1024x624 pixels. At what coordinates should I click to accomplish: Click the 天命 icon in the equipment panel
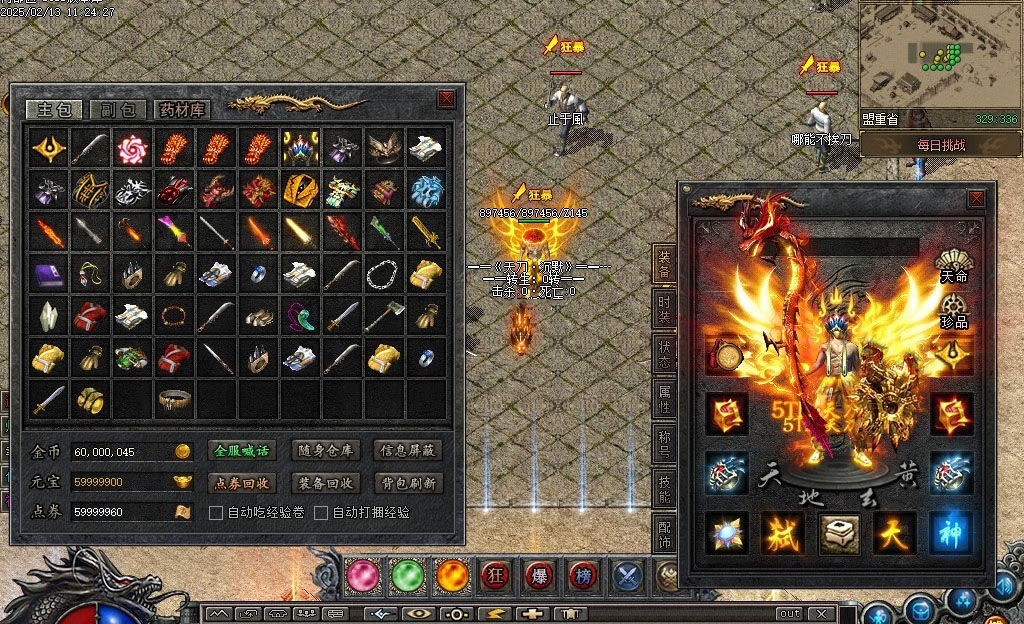coord(954,267)
